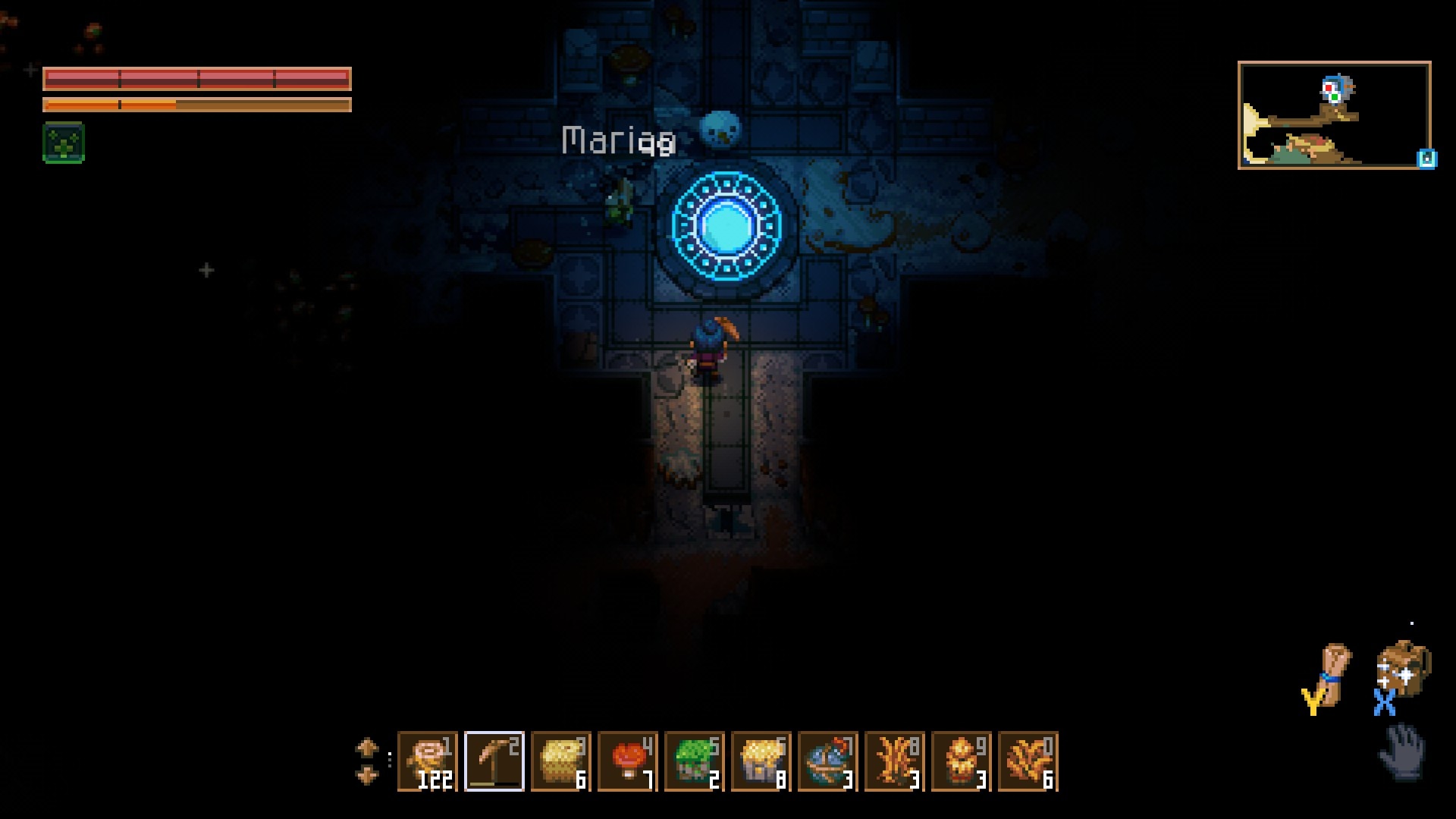Viewport: 1456px width, 819px height.
Task: Click the green buff status icon
Action: [x=64, y=143]
